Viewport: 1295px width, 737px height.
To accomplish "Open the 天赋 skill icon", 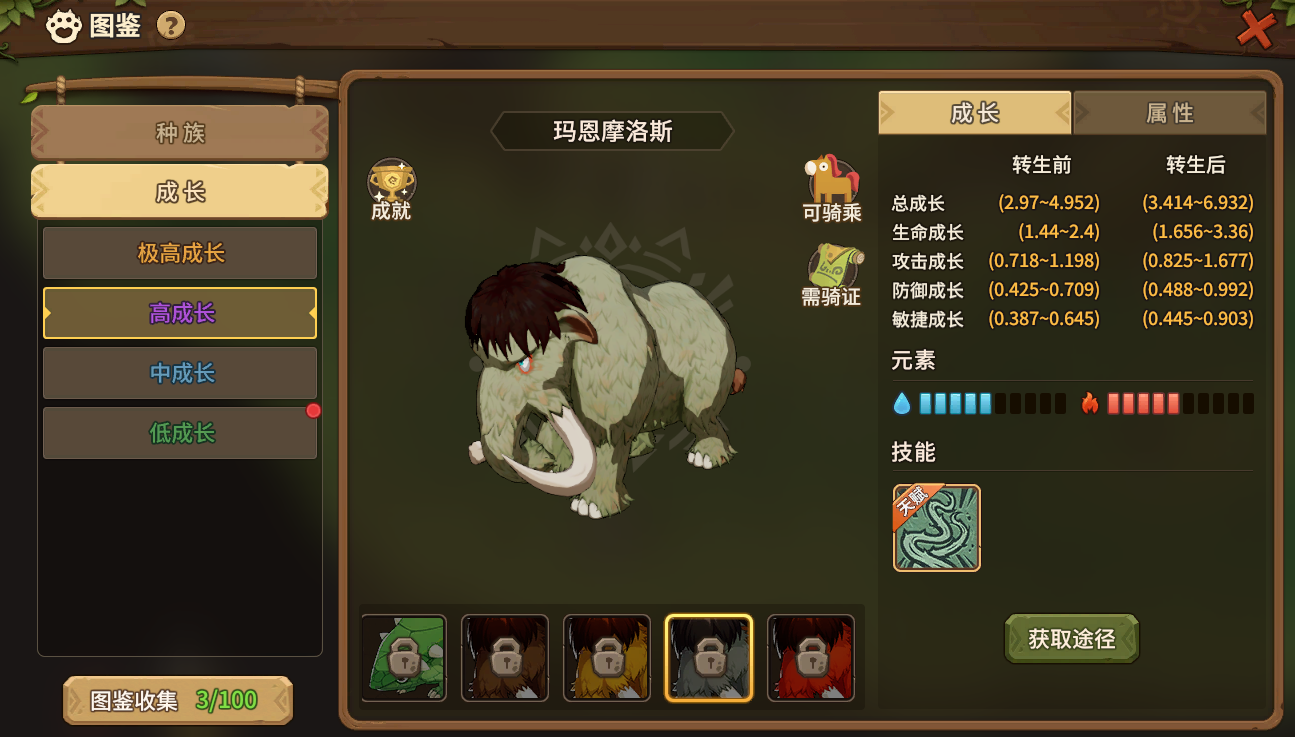I will pos(936,529).
